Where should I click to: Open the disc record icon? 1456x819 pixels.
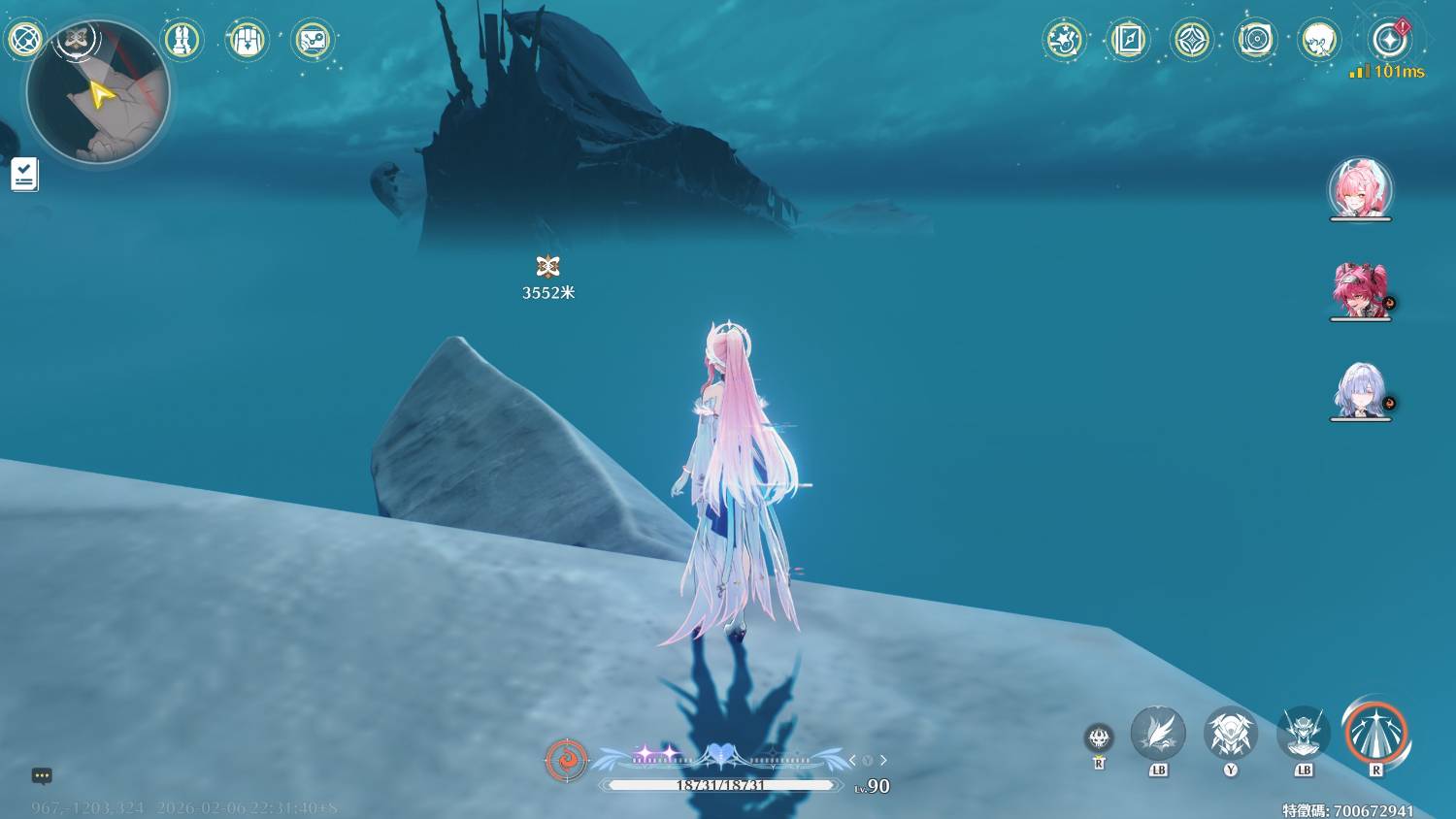[1255, 40]
